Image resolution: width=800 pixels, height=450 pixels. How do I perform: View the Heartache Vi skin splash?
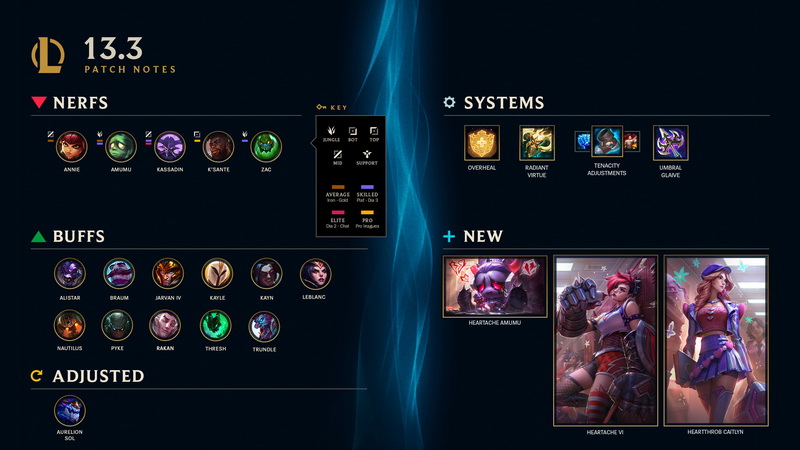(x=605, y=340)
